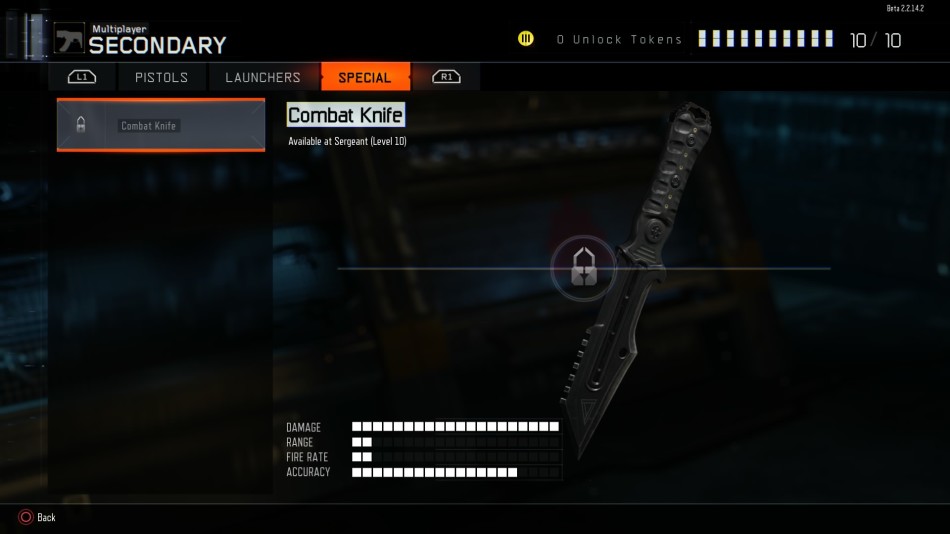Choose the locked Combat Knife entry
This screenshot has height=534, width=950.
161,125
